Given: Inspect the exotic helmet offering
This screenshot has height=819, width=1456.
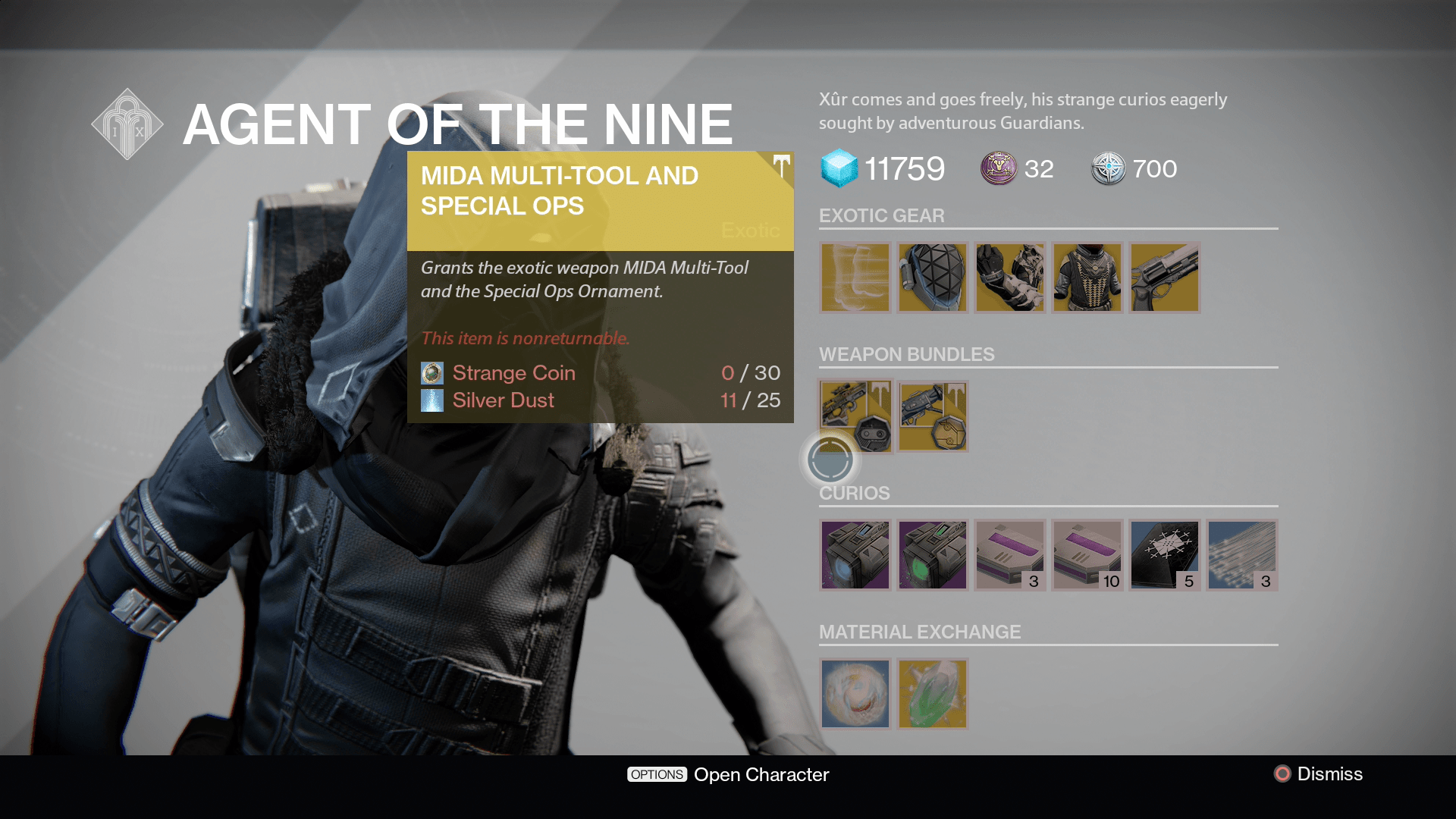Looking at the screenshot, I should click(932, 278).
